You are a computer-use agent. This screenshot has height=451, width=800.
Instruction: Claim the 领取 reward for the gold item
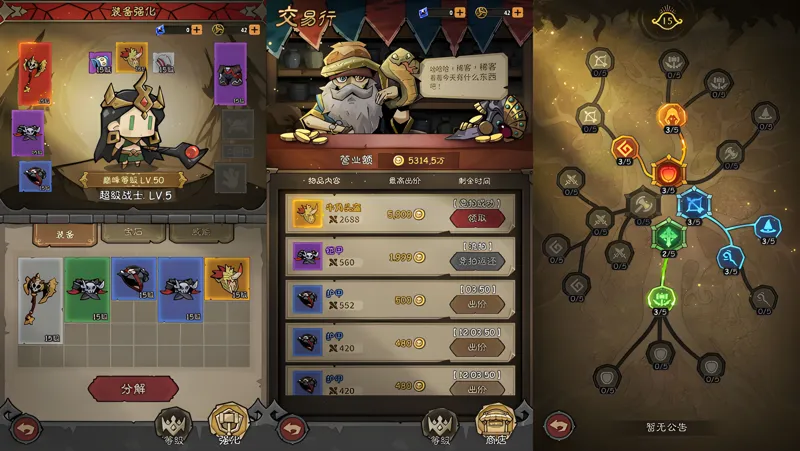[477, 218]
